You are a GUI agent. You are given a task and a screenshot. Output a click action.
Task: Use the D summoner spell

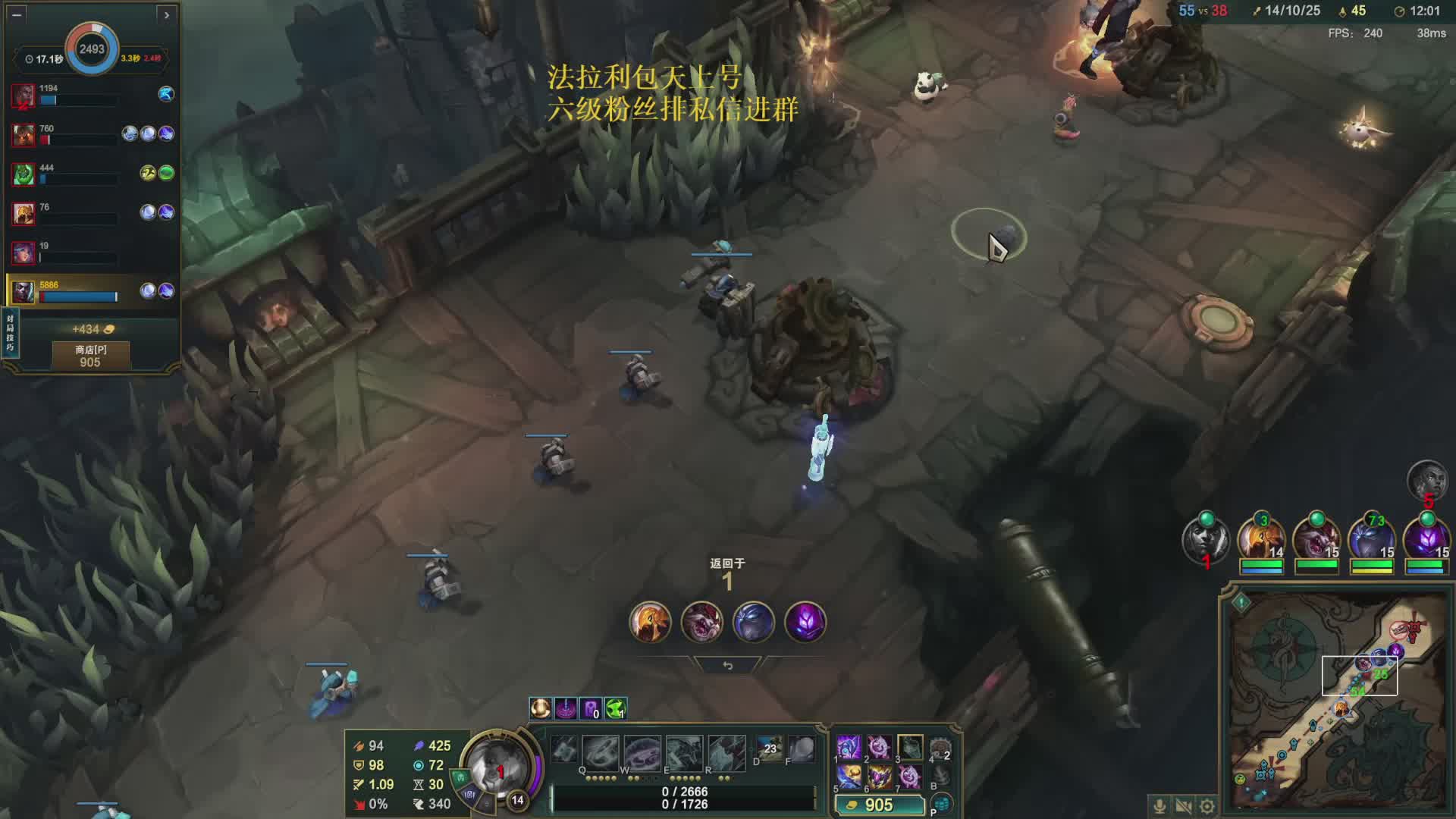768,749
